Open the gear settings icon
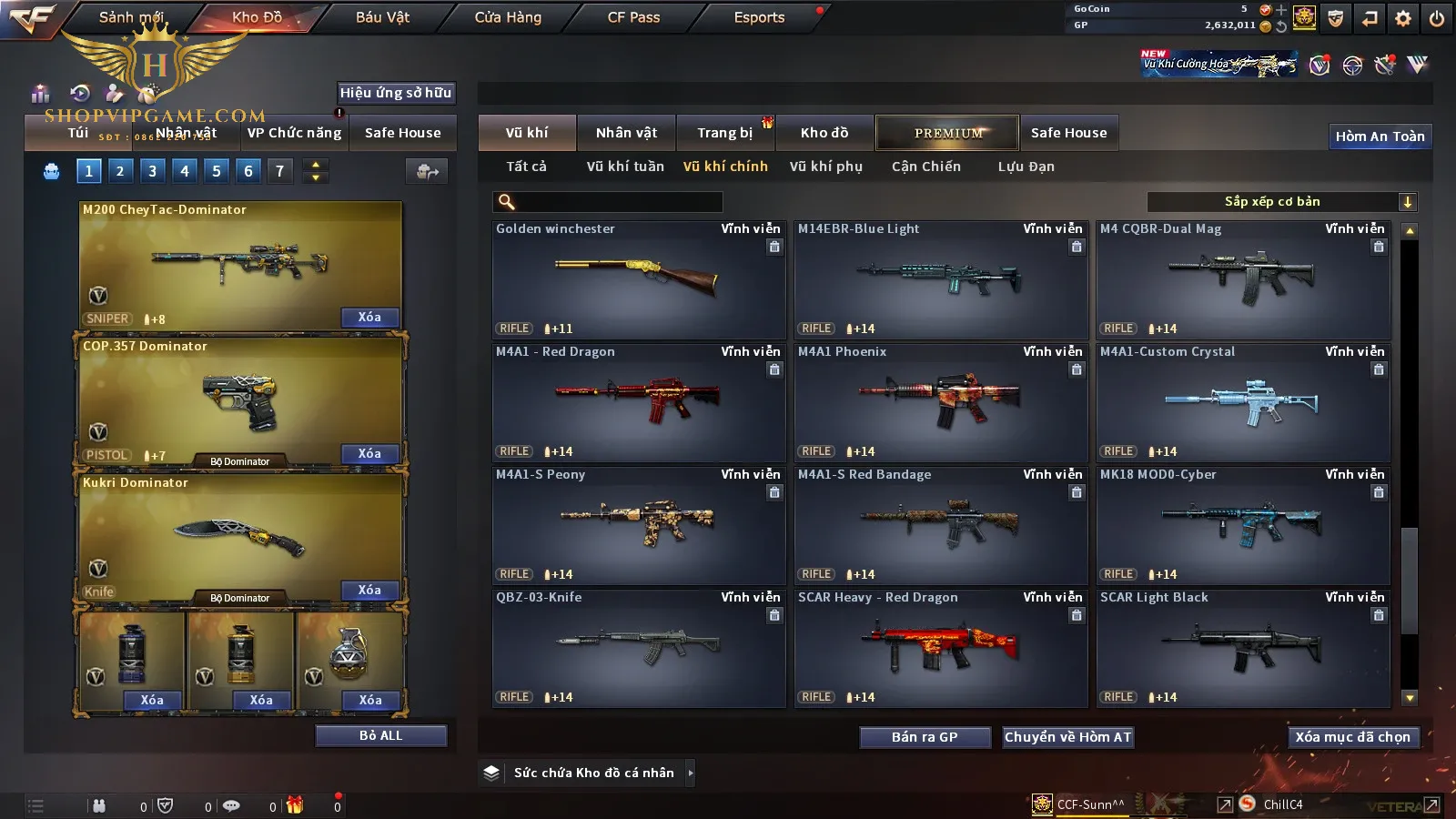The height and width of the screenshot is (819, 1456). pos(1403,18)
